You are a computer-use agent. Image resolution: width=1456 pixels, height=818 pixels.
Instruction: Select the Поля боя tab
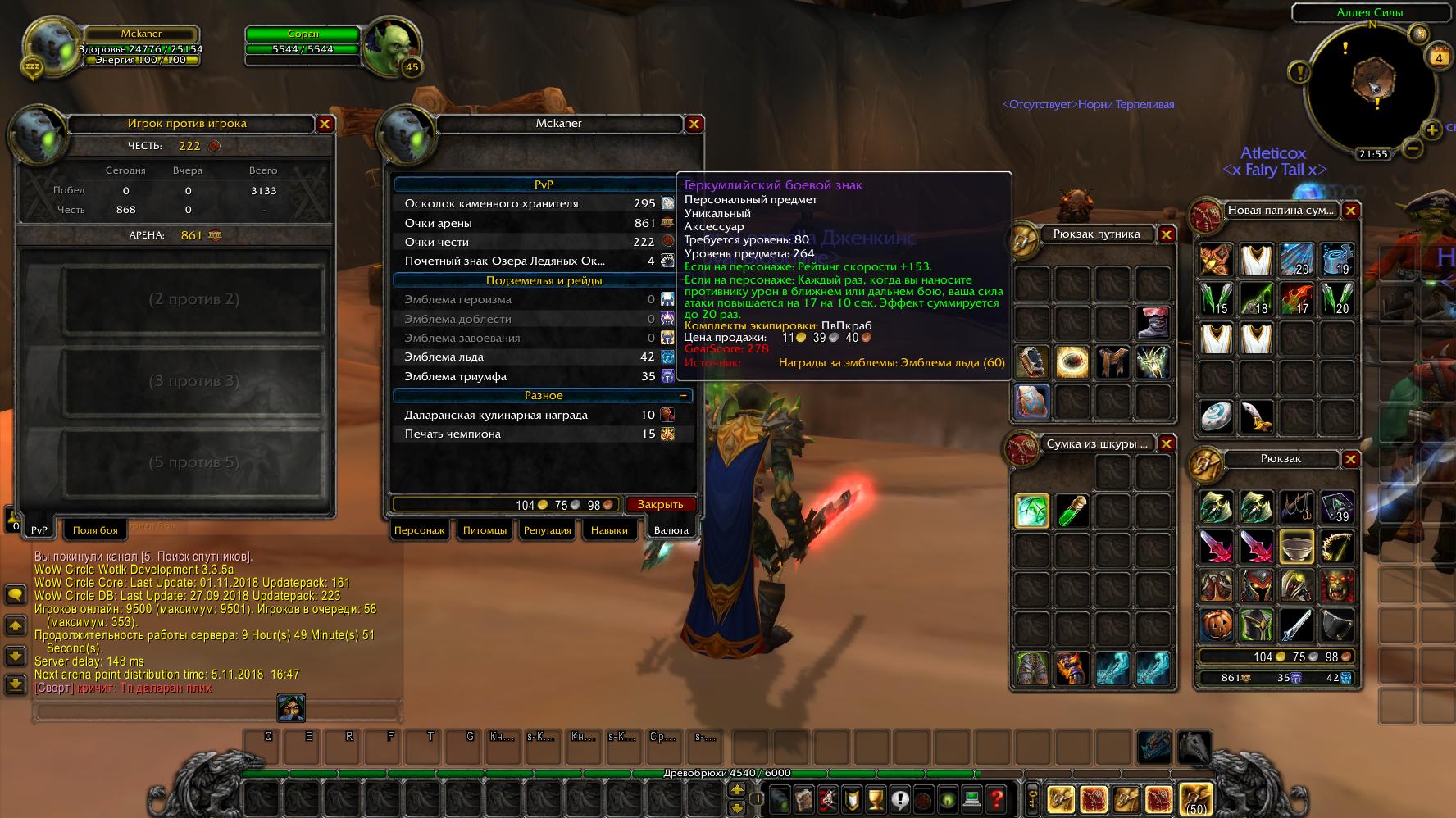pos(95,530)
